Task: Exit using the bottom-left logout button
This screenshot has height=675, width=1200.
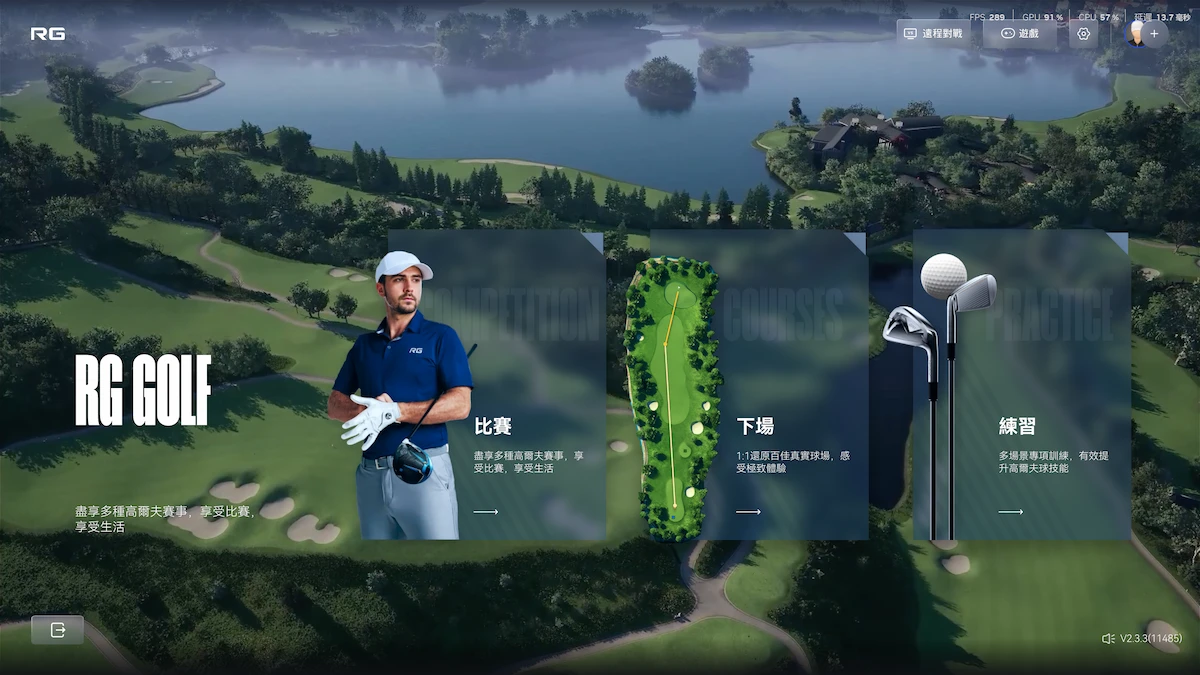Action: coord(57,630)
